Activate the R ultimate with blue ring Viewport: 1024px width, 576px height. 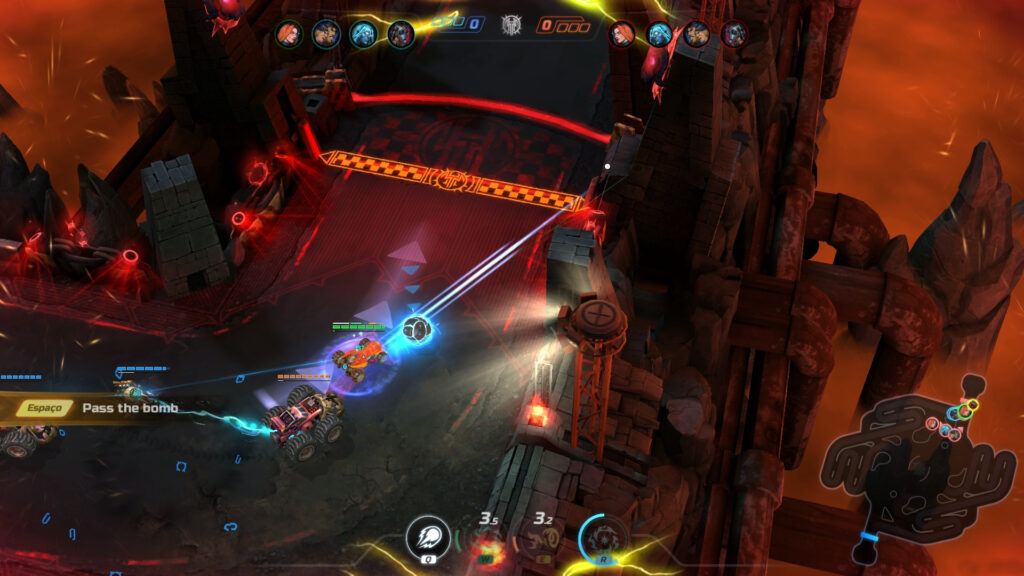coord(604,538)
